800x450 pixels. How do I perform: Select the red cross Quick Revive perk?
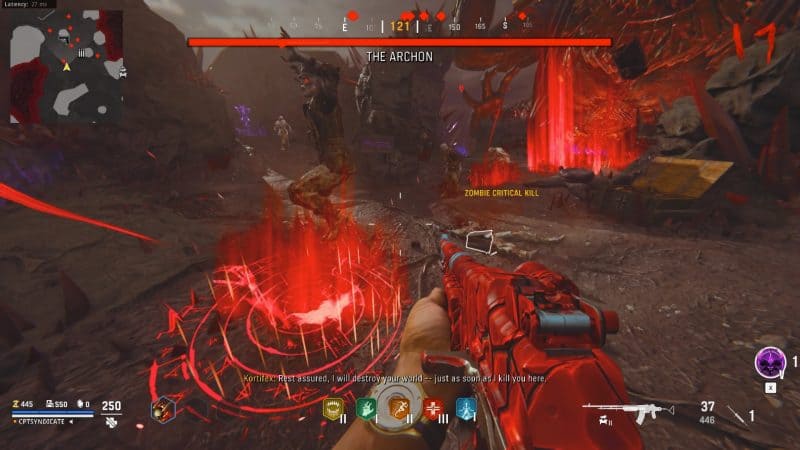tap(433, 408)
